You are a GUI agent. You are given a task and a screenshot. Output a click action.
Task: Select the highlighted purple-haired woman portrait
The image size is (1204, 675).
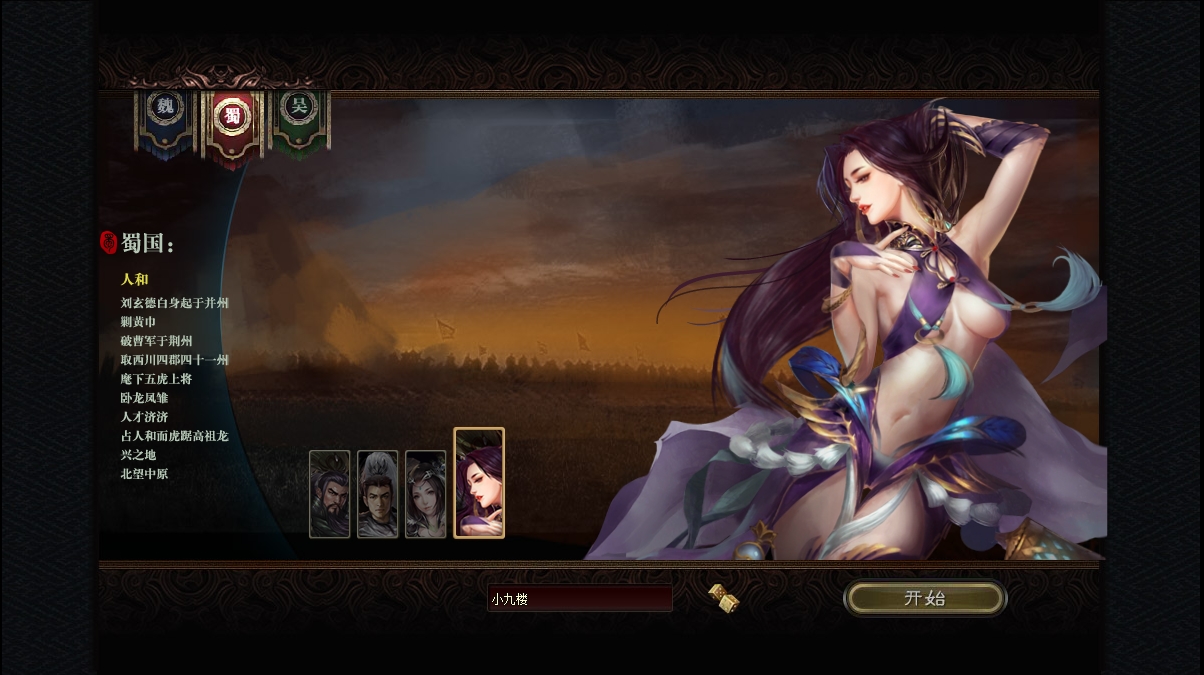[x=479, y=483]
